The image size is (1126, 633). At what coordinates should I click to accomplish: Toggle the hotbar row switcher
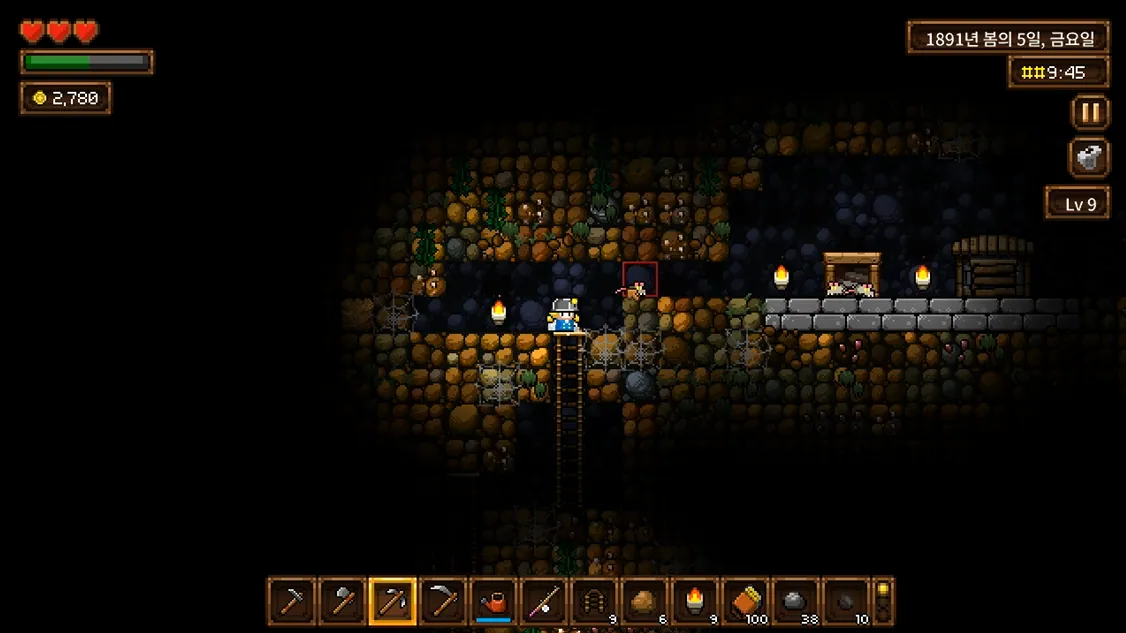tap(883, 601)
